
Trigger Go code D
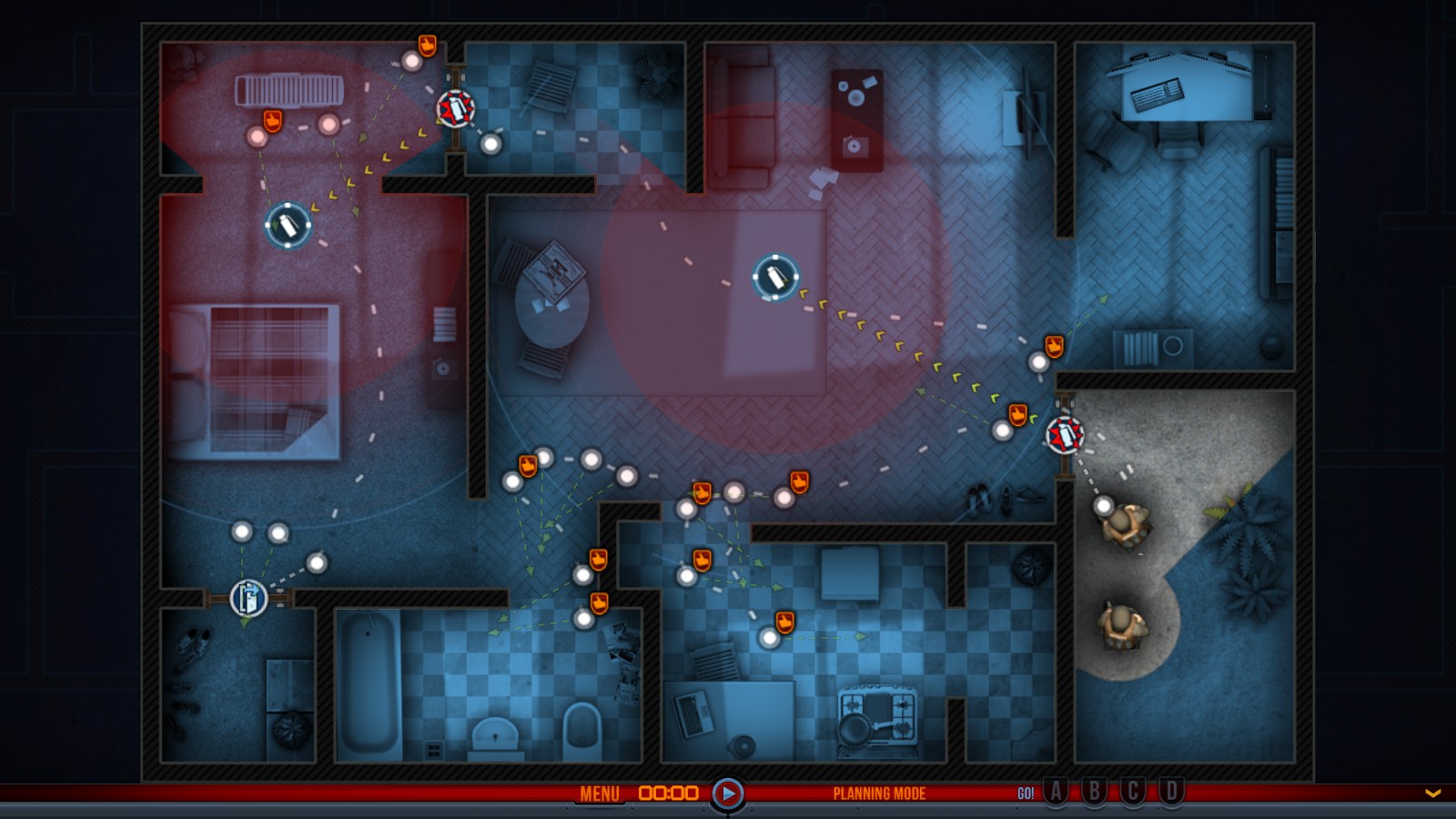point(1172,792)
